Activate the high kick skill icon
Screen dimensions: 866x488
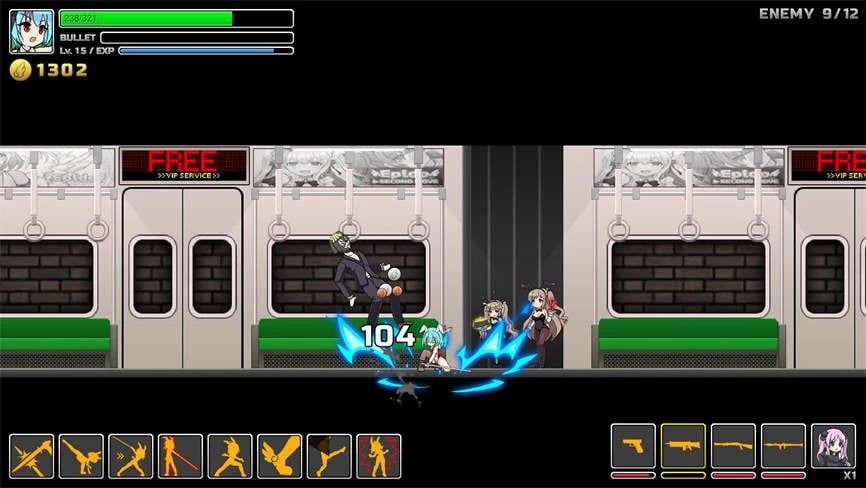point(329,456)
